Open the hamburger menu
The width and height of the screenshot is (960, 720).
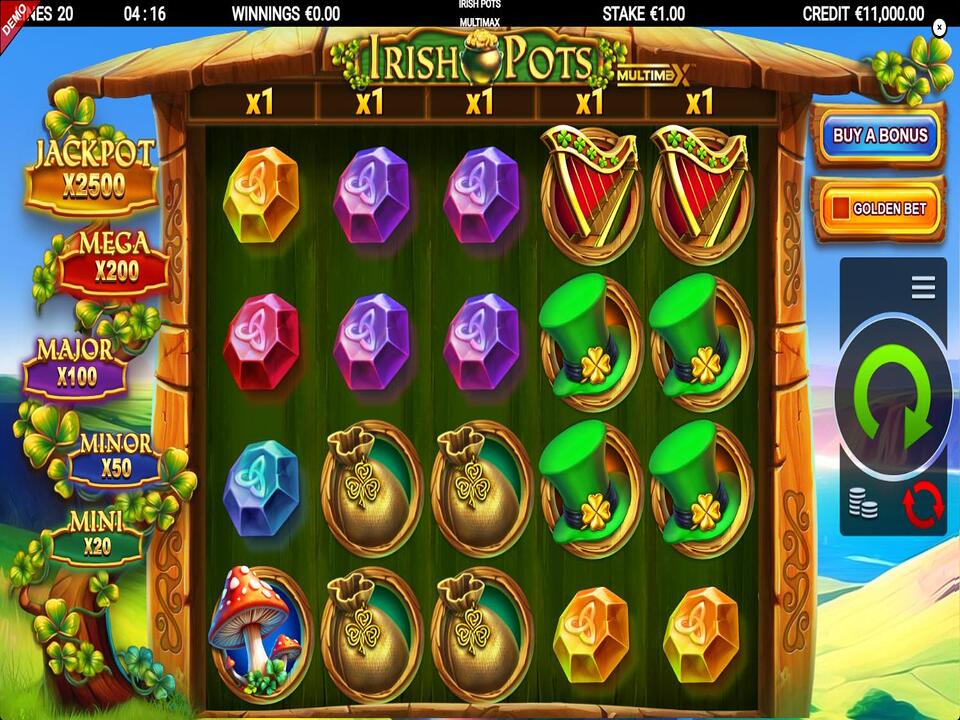[923, 287]
